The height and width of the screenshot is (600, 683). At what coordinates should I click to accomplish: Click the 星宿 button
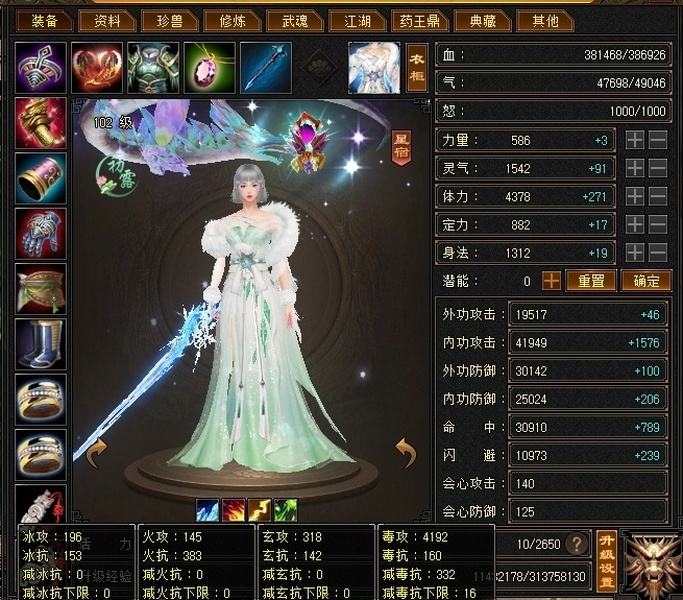click(x=401, y=149)
